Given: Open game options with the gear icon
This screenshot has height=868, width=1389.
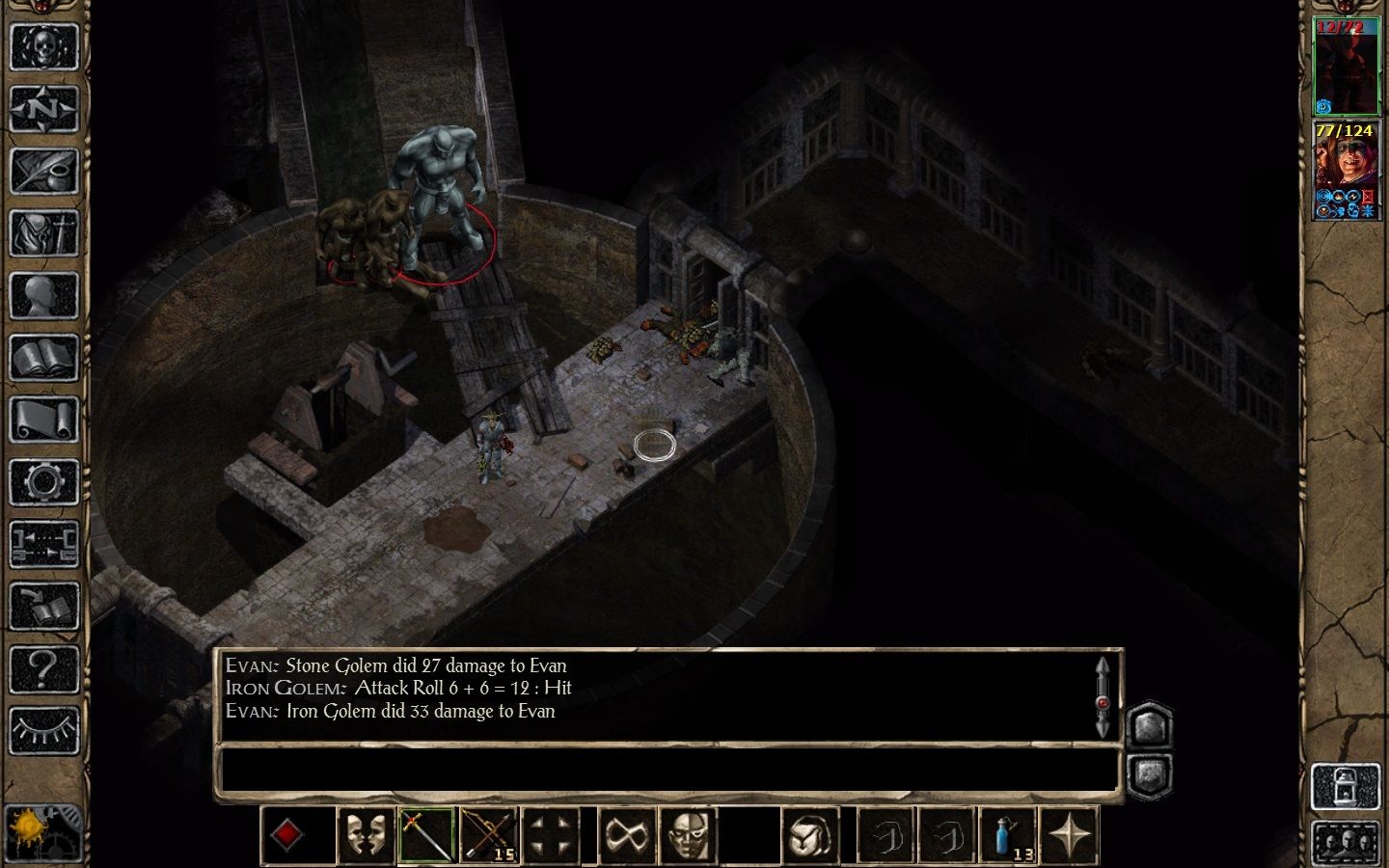Looking at the screenshot, I should click(x=43, y=480).
